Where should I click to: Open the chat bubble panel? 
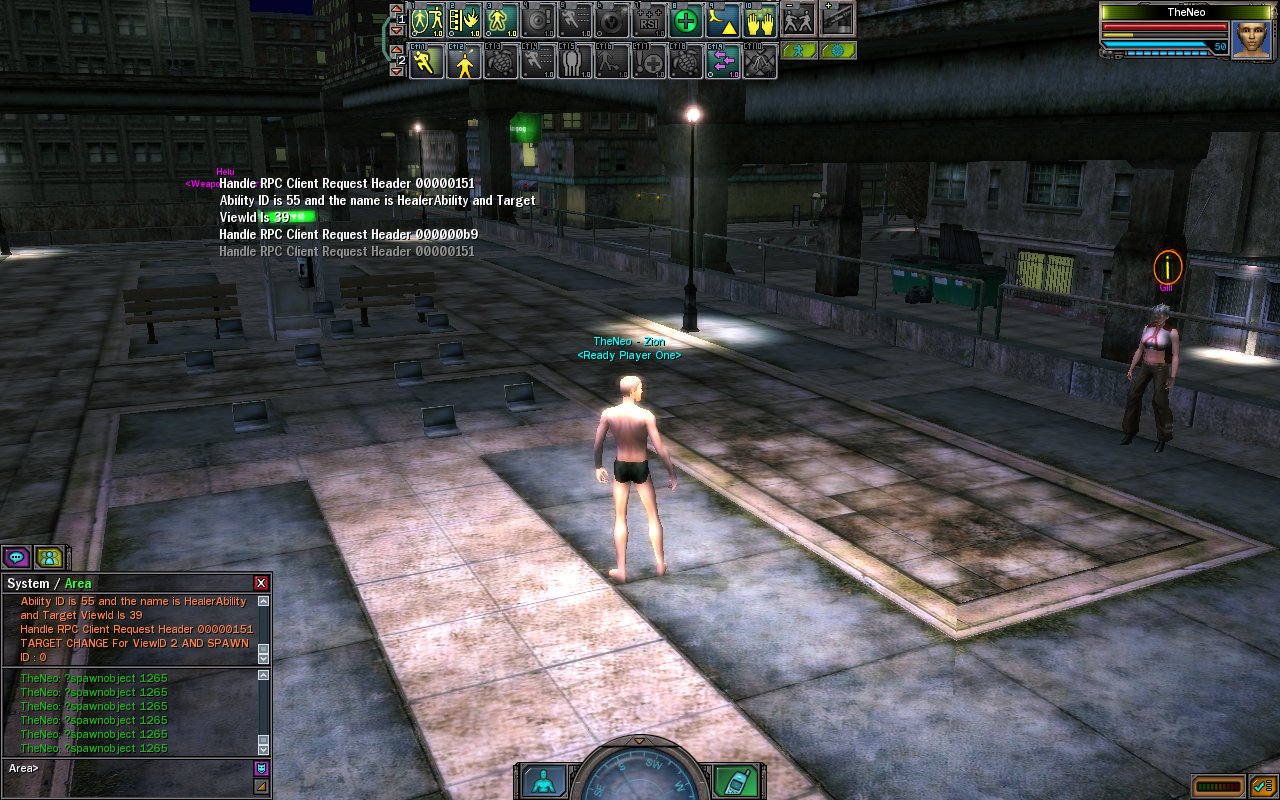click(16, 557)
